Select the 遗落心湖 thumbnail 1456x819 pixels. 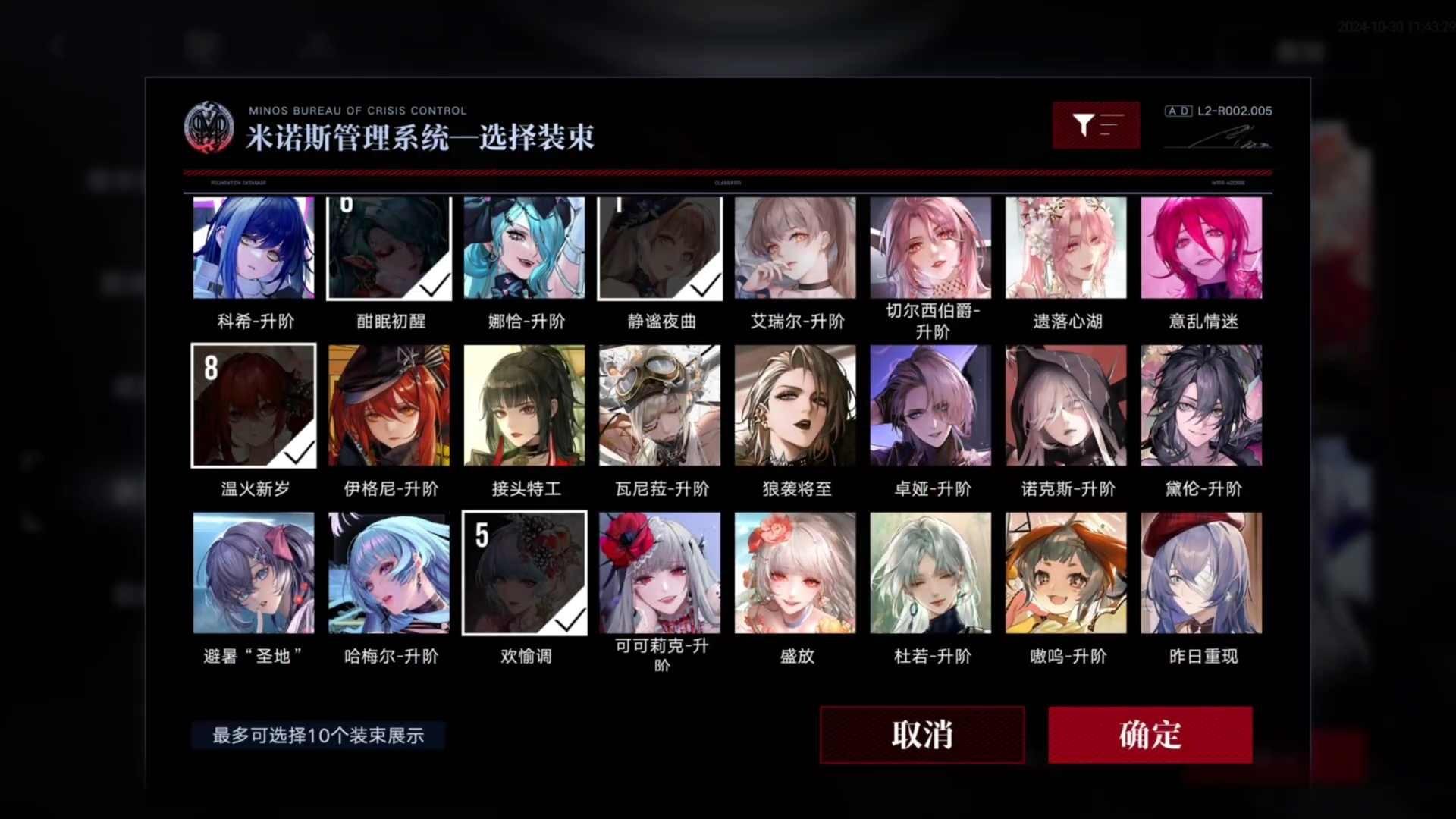pyautogui.click(x=1065, y=247)
